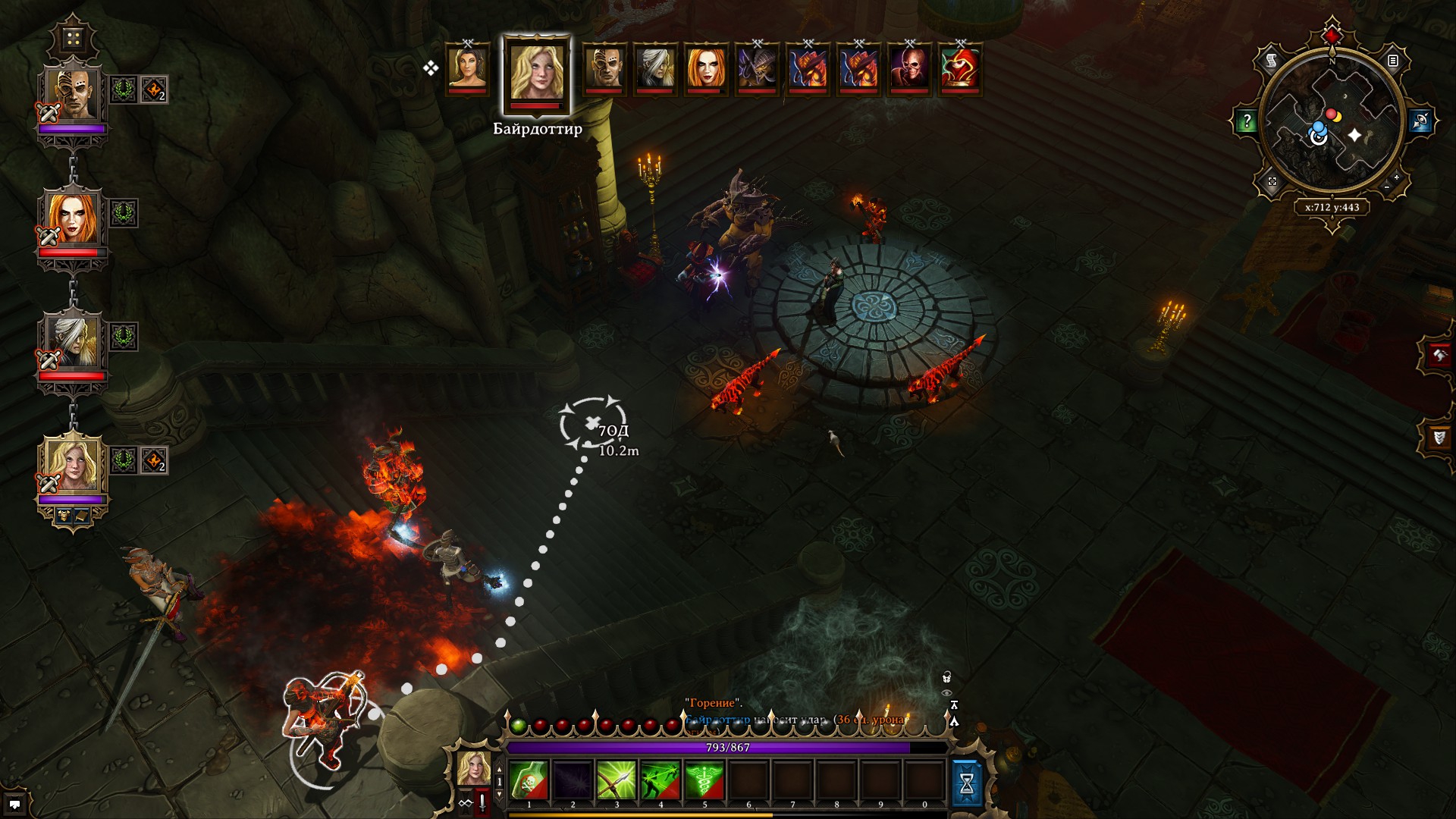
Task: Toggle the blue eye icon next to minimap
Action: tap(1420, 121)
